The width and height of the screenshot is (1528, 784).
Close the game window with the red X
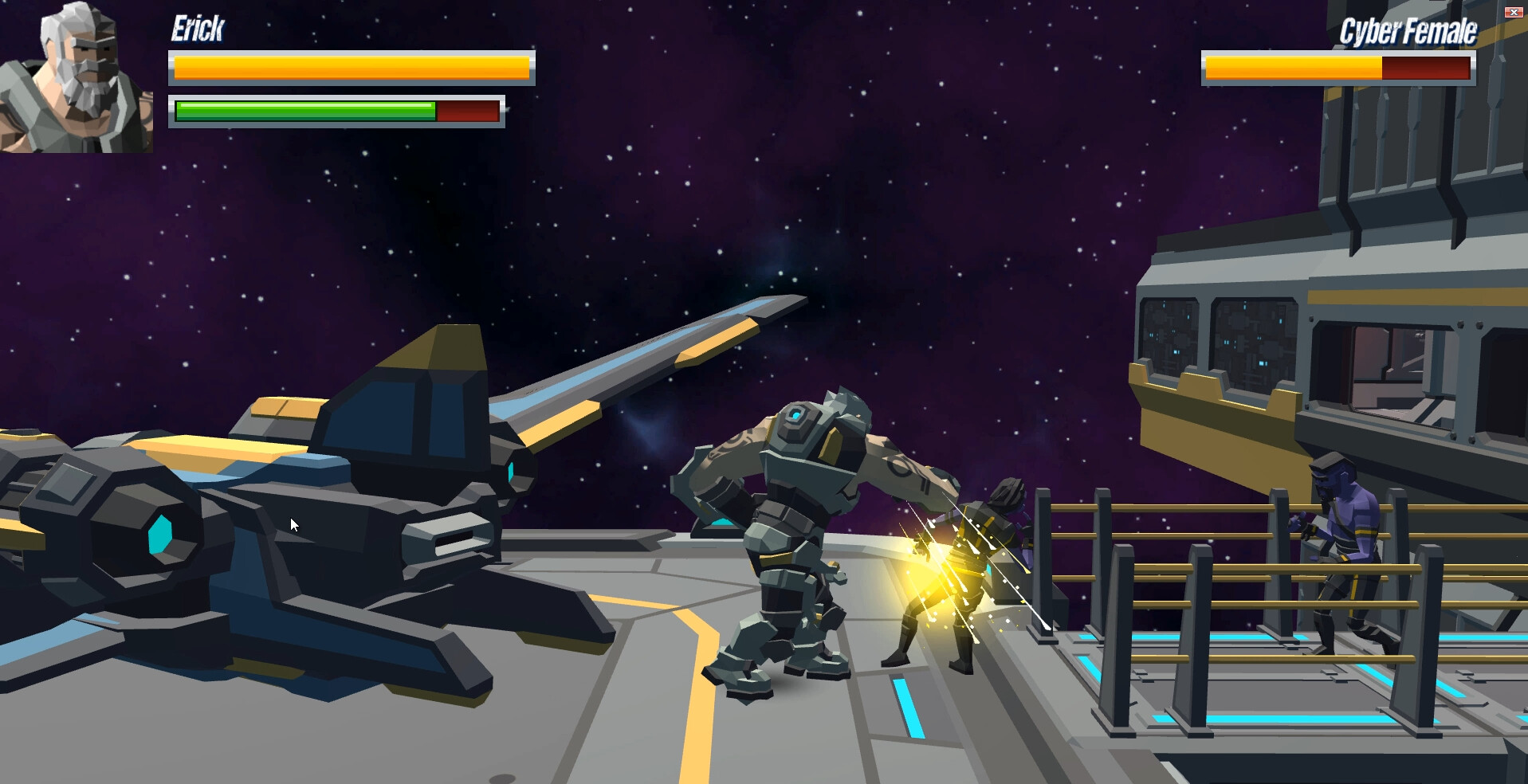(x=1513, y=12)
